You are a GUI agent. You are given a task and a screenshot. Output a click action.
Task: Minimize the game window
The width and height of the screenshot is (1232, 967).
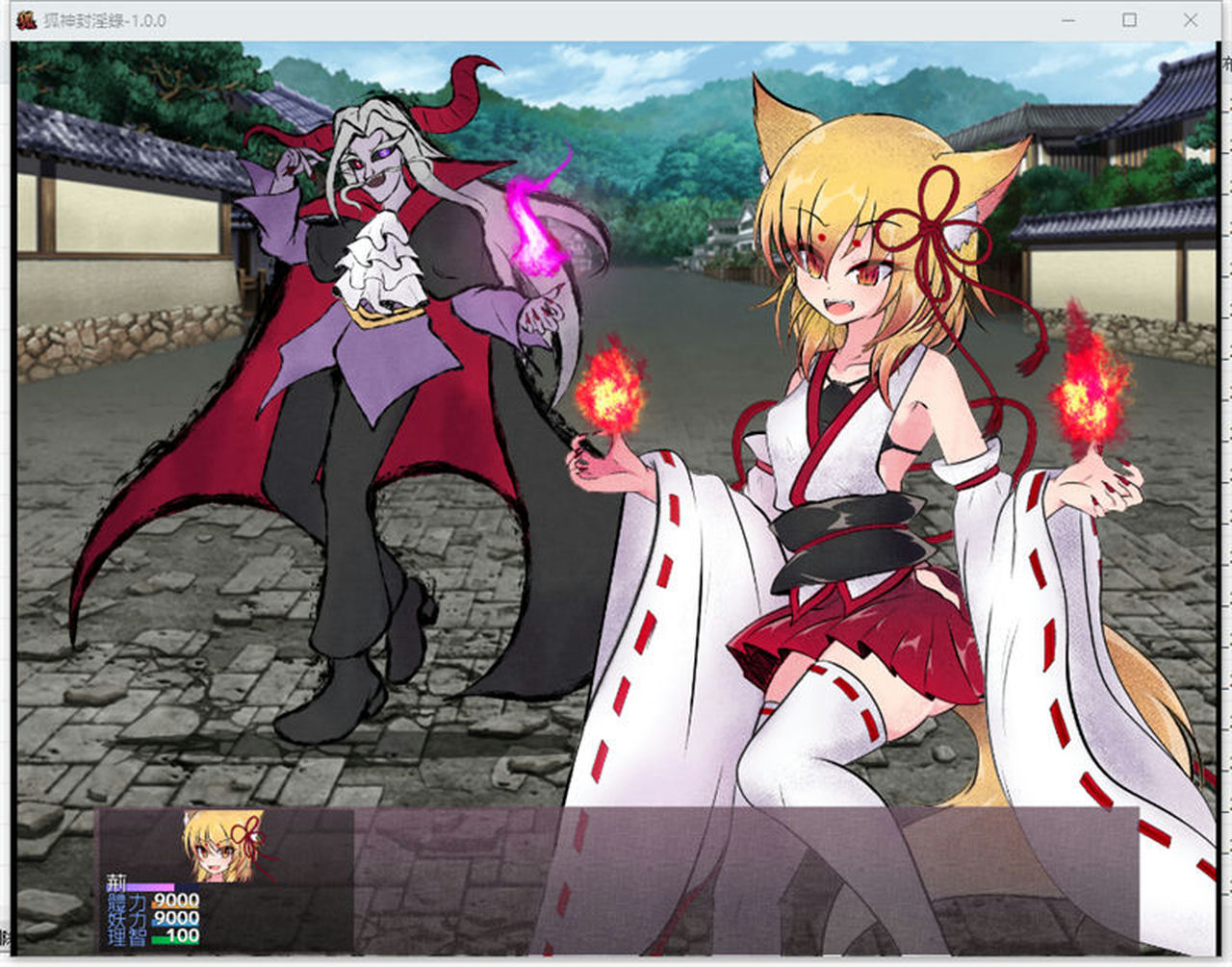1068,19
